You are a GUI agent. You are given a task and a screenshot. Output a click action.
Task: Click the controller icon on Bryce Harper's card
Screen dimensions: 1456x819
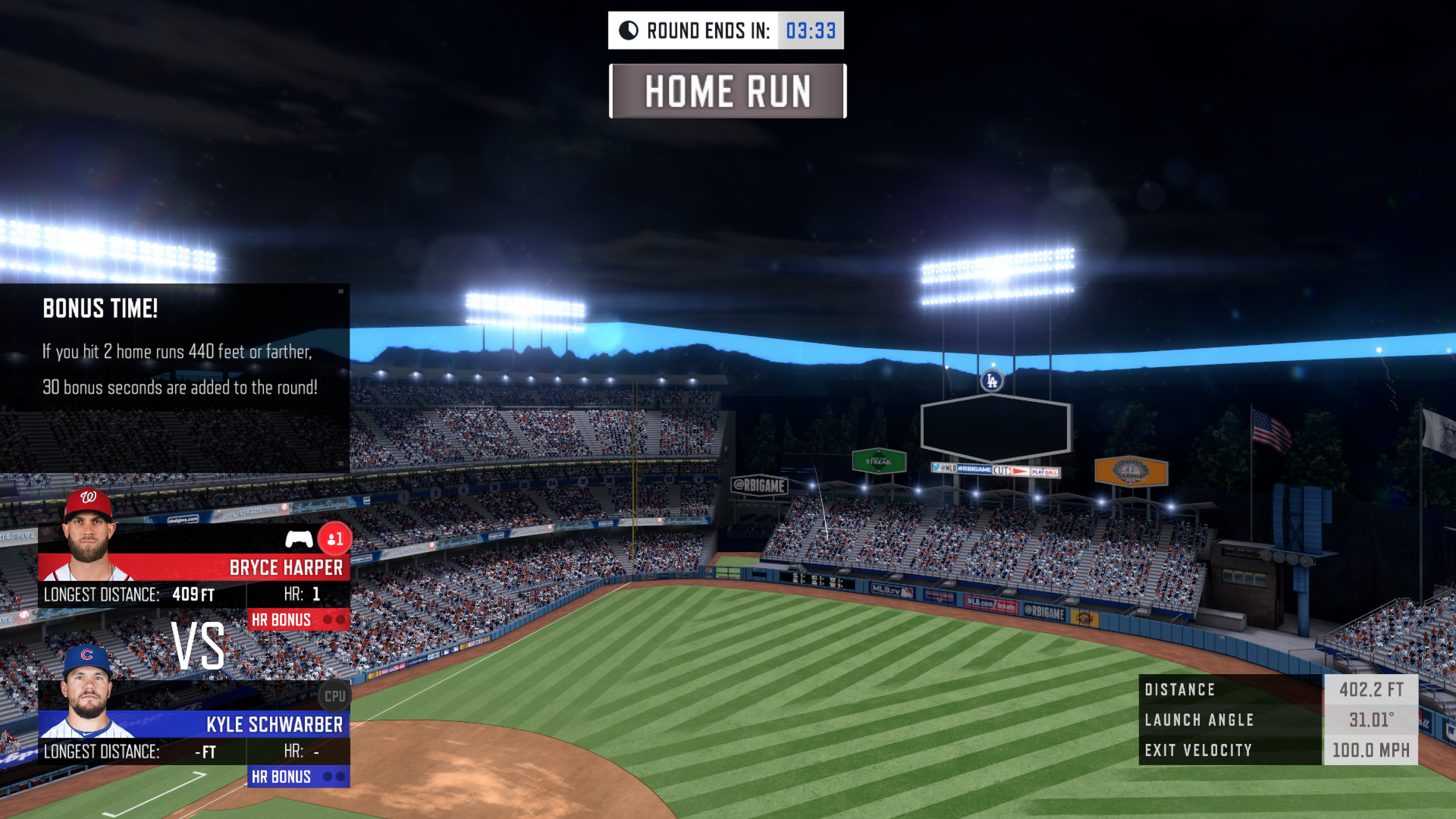coord(298,538)
